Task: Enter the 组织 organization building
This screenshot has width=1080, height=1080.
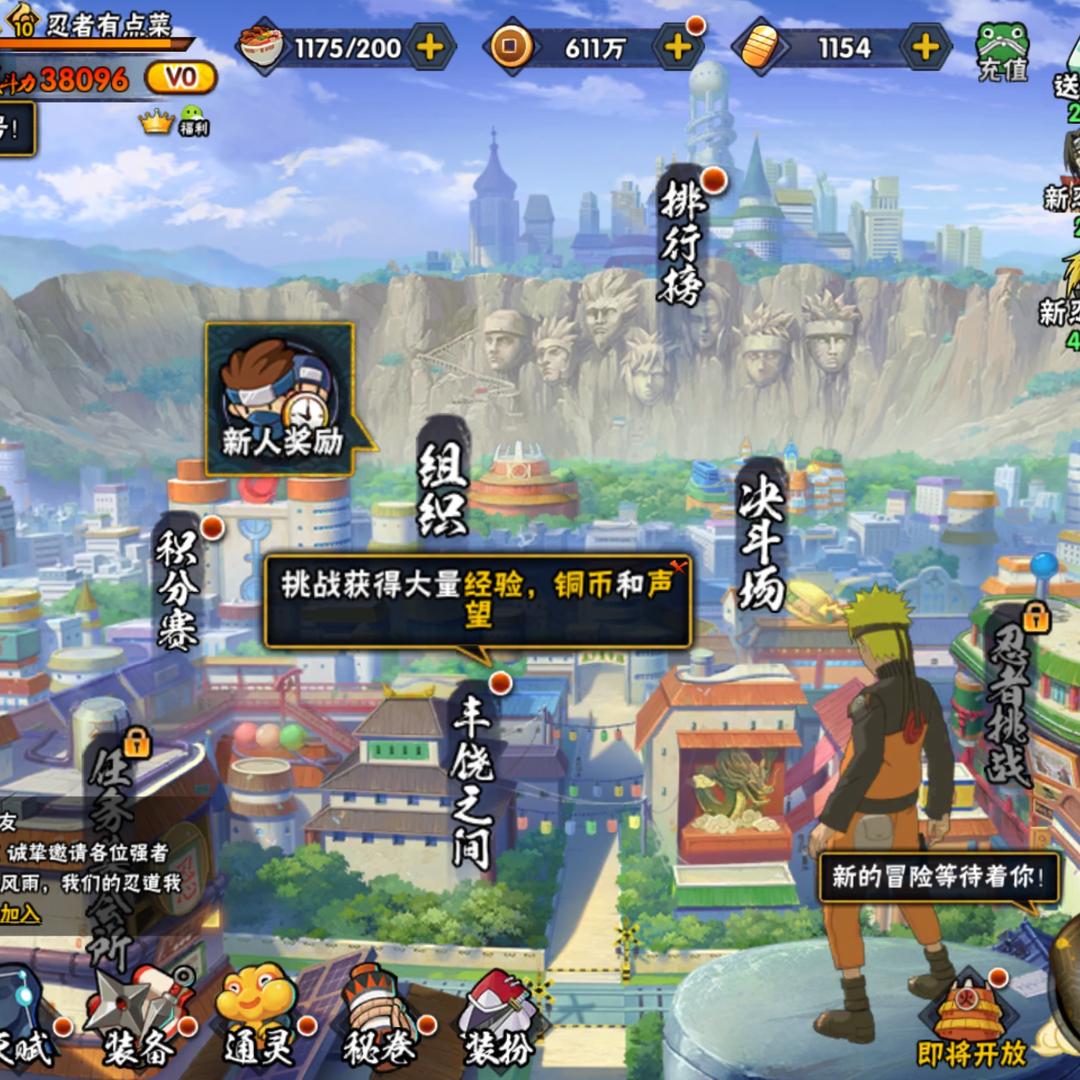Action: pos(442,490)
